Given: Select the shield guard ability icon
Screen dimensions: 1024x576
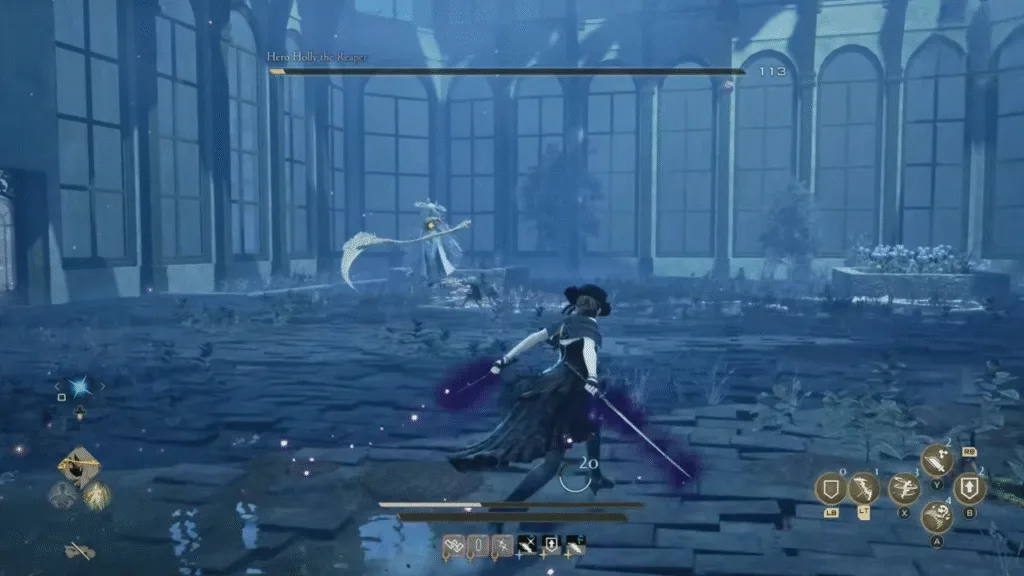Looking at the screenshot, I should pos(831,488).
